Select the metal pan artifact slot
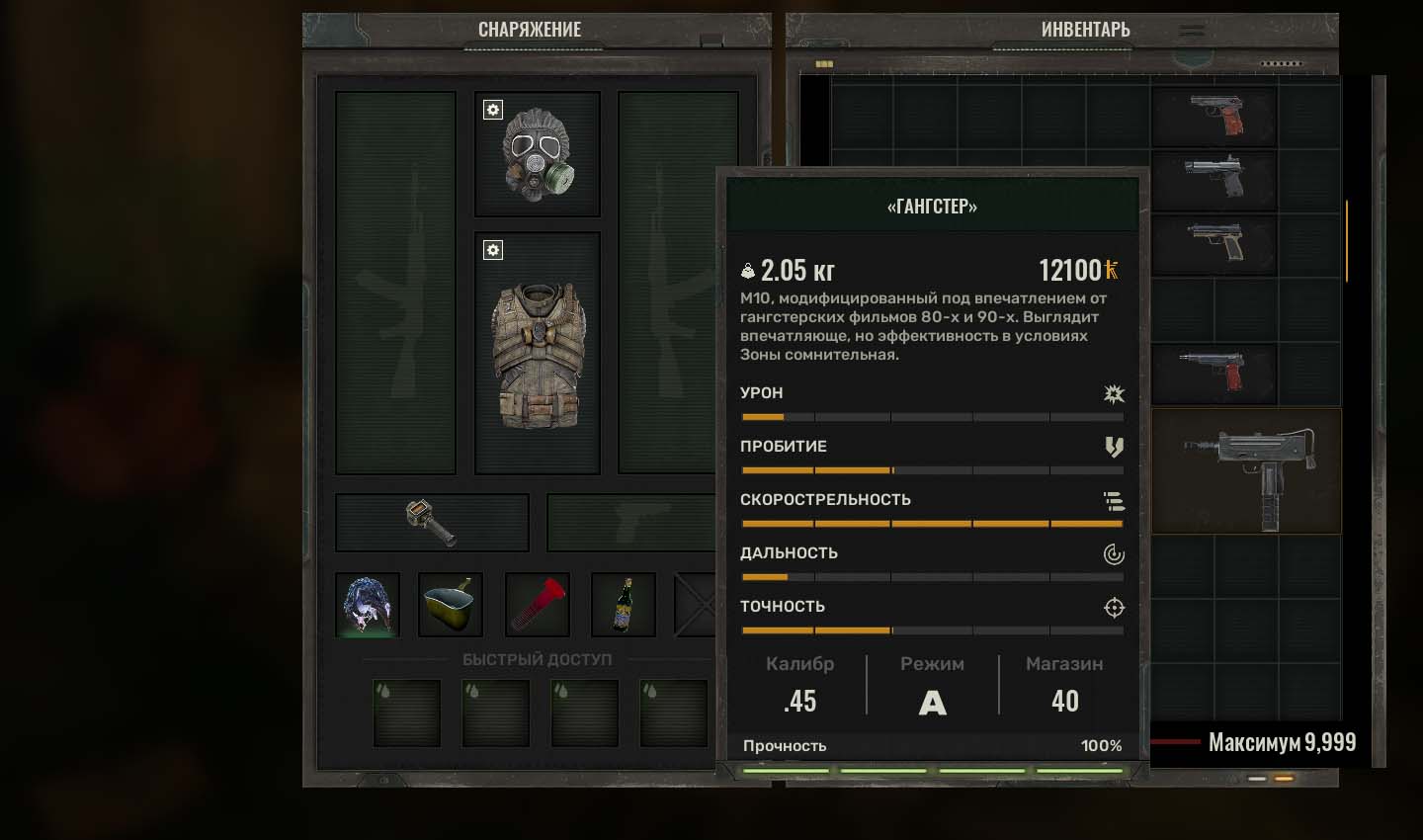Screen dimensions: 1423x840 pyautogui.click(x=451, y=605)
